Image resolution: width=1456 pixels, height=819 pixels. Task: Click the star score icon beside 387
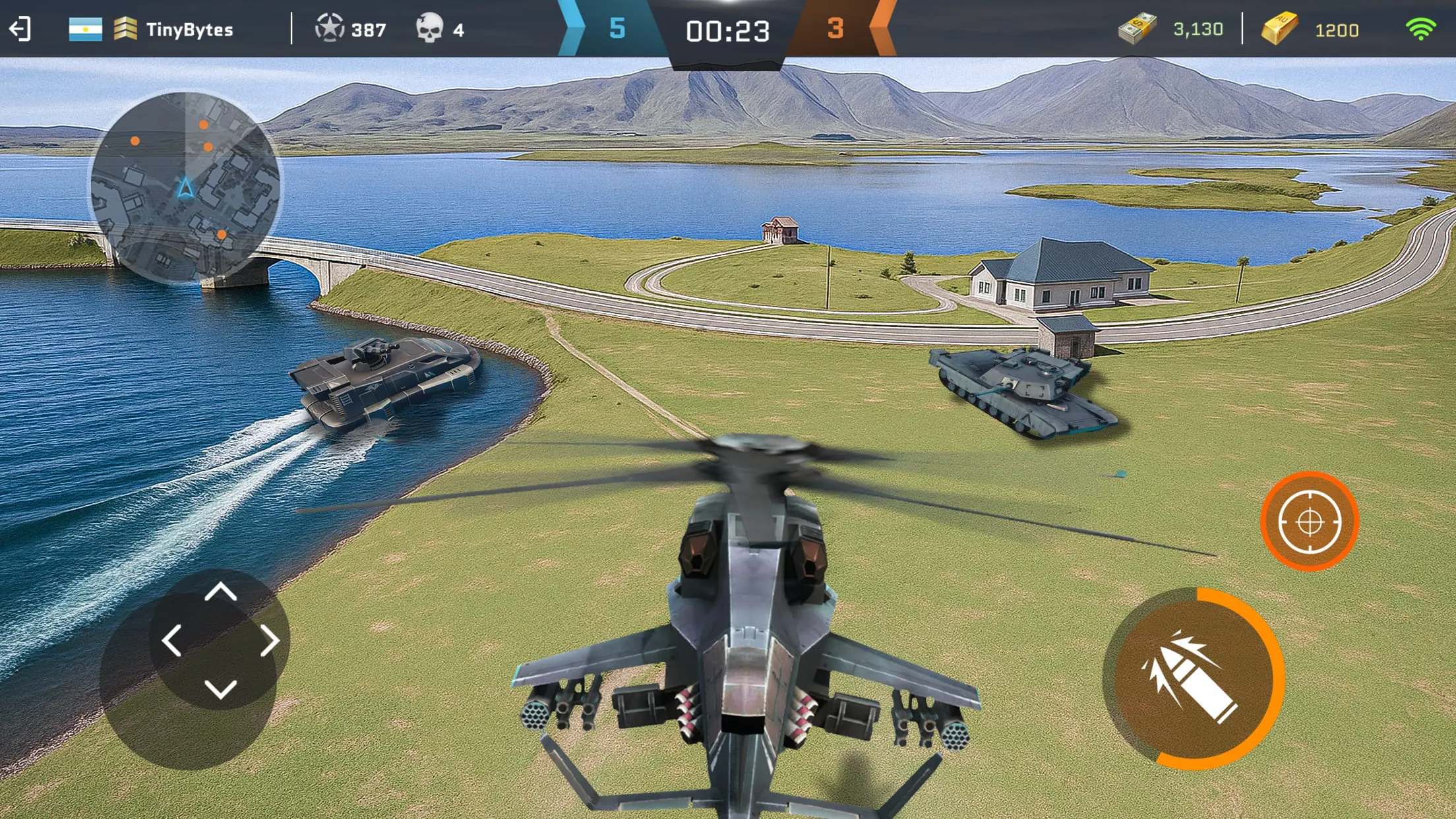[331, 29]
